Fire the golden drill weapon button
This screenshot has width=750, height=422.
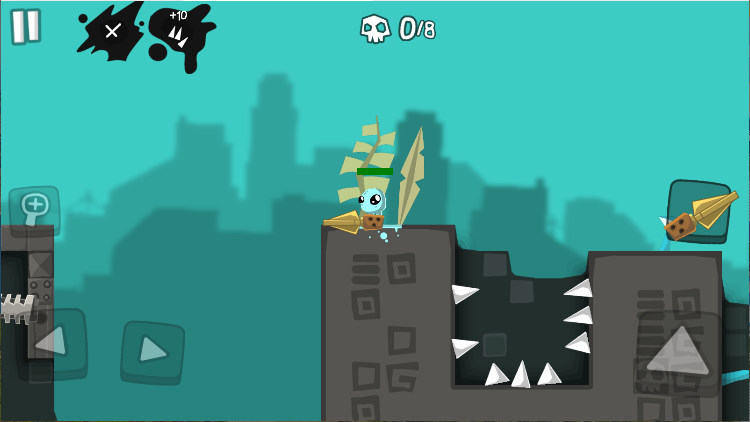point(699,212)
